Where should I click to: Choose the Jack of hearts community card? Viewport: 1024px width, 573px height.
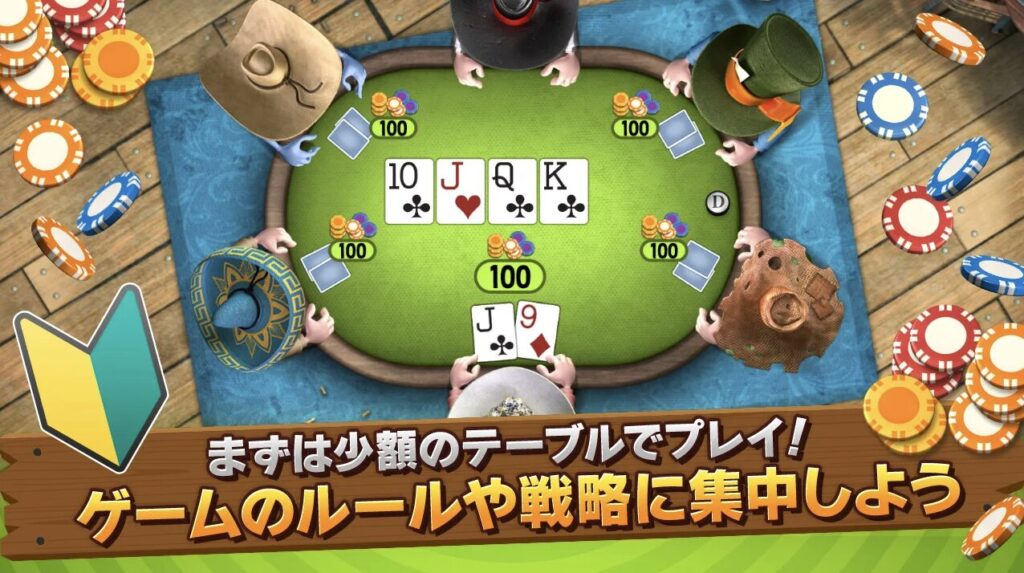(460, 190)
